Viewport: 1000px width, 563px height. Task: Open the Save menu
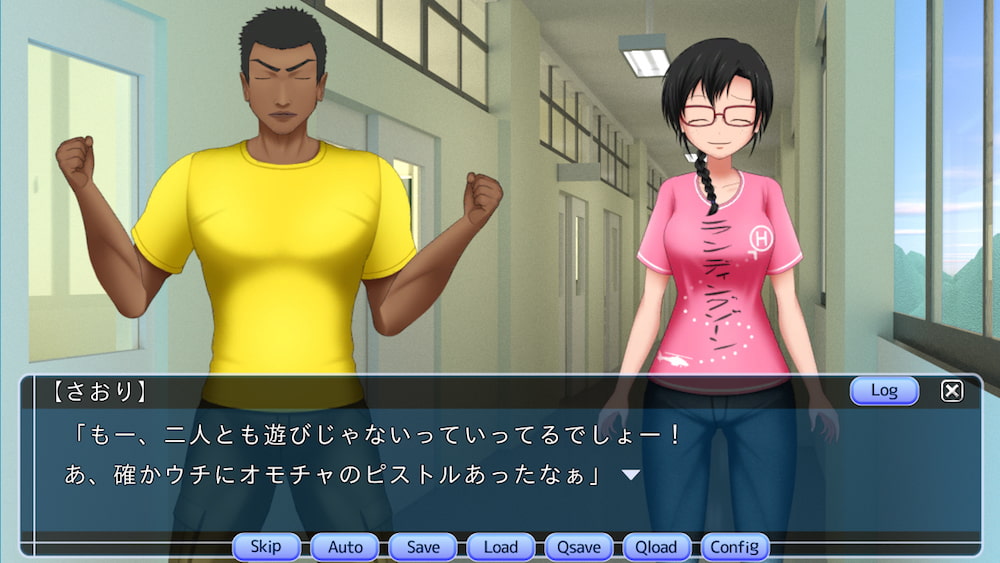point(423,547)
